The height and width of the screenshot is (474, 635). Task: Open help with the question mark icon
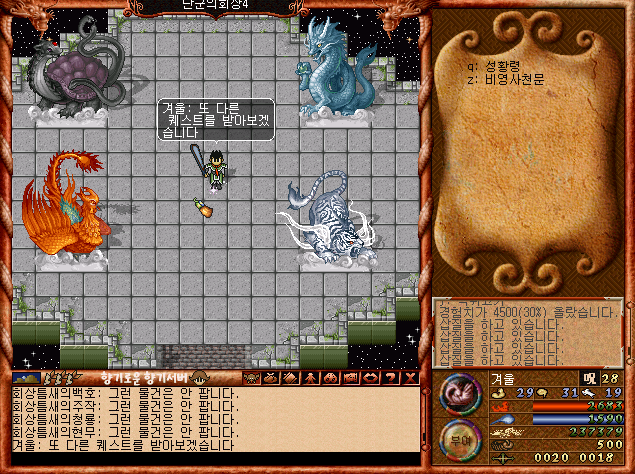(389, 377)
